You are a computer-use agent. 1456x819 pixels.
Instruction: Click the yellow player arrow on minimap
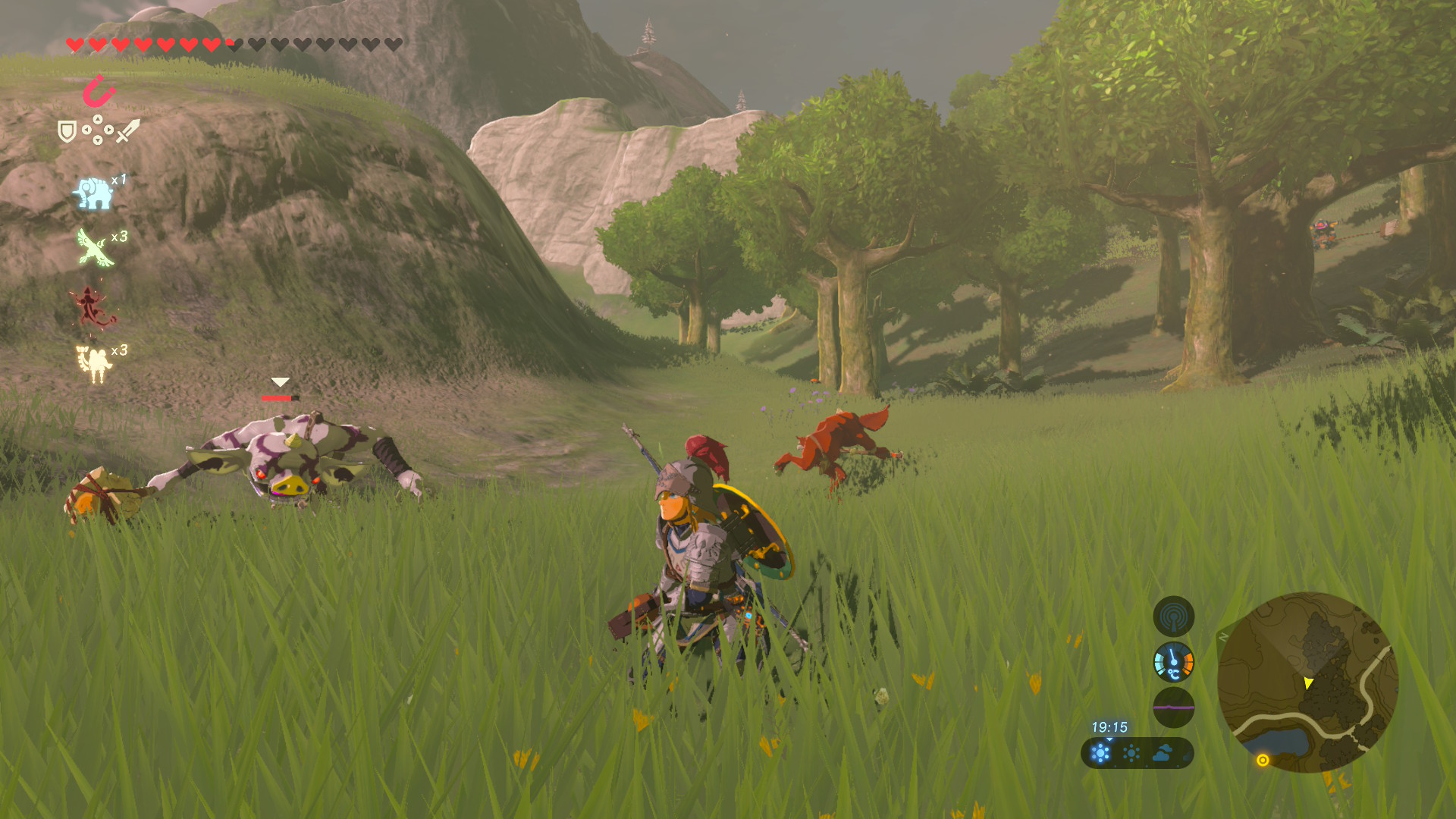(x=1308, y=683)
